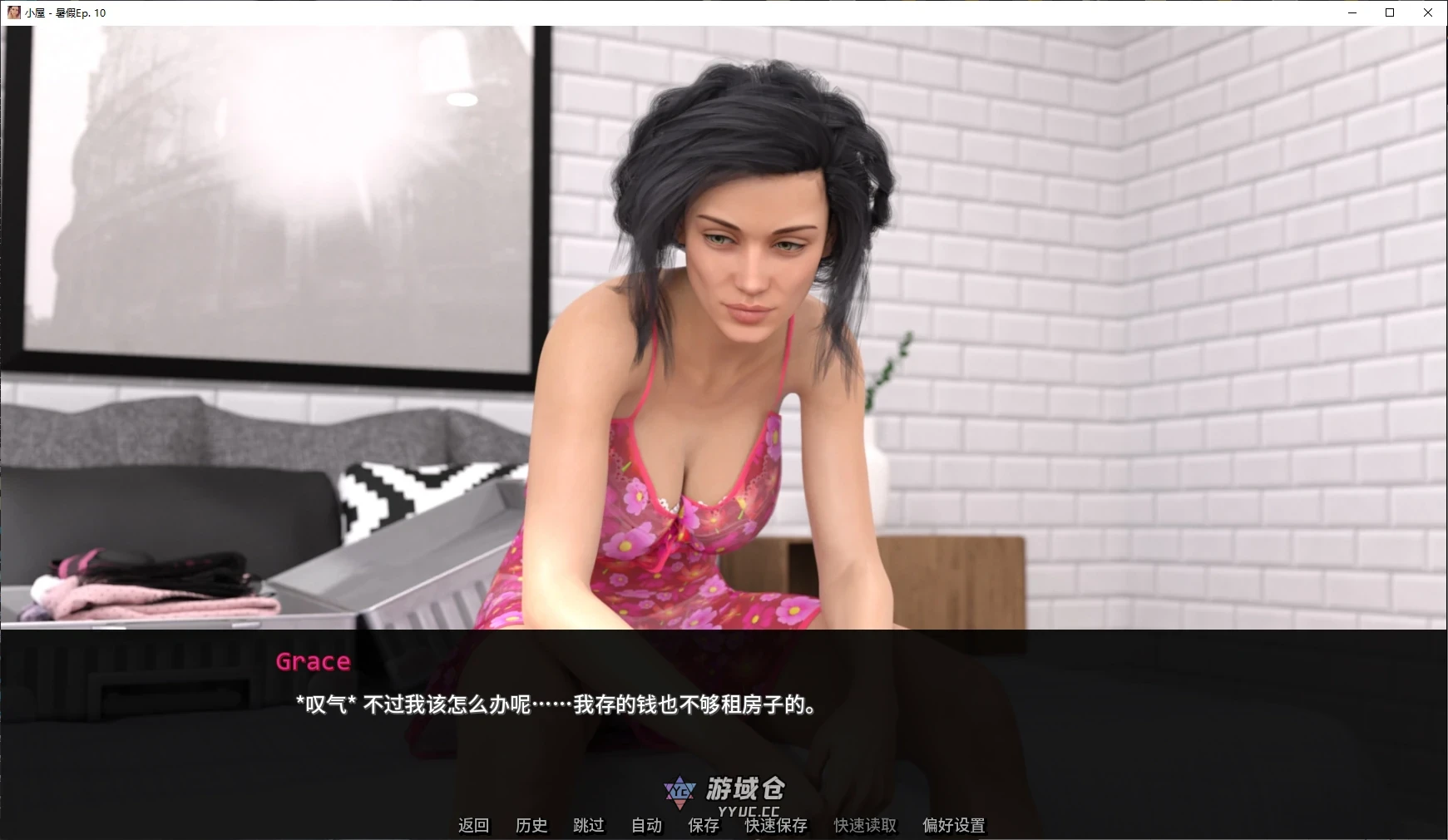1448x840 pixels.
Task: Toggle 自动 (Auto) dialogue advance
Action: tap(646, 825)
